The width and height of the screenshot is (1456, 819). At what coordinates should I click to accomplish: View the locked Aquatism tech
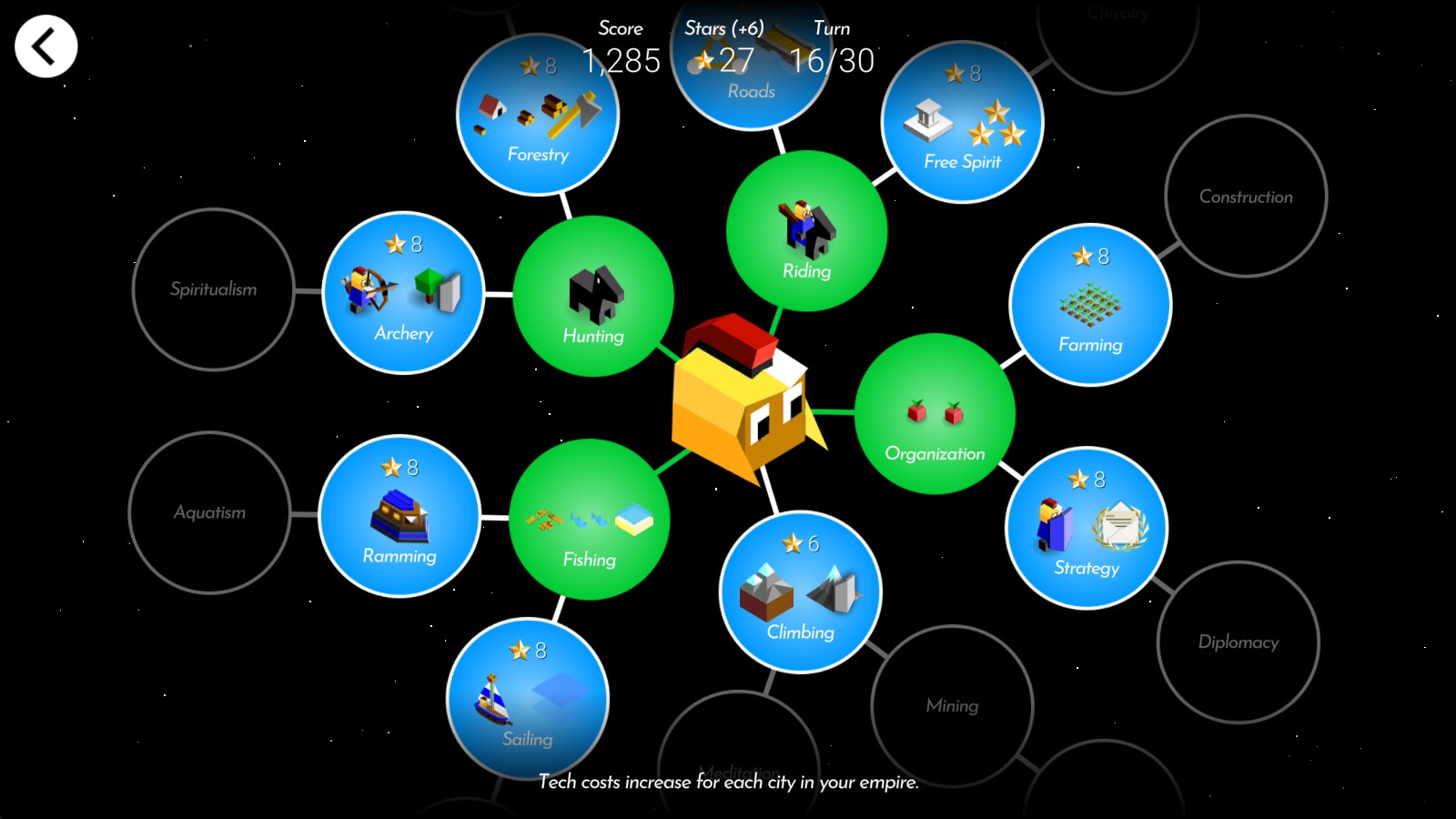pos(209,512)
